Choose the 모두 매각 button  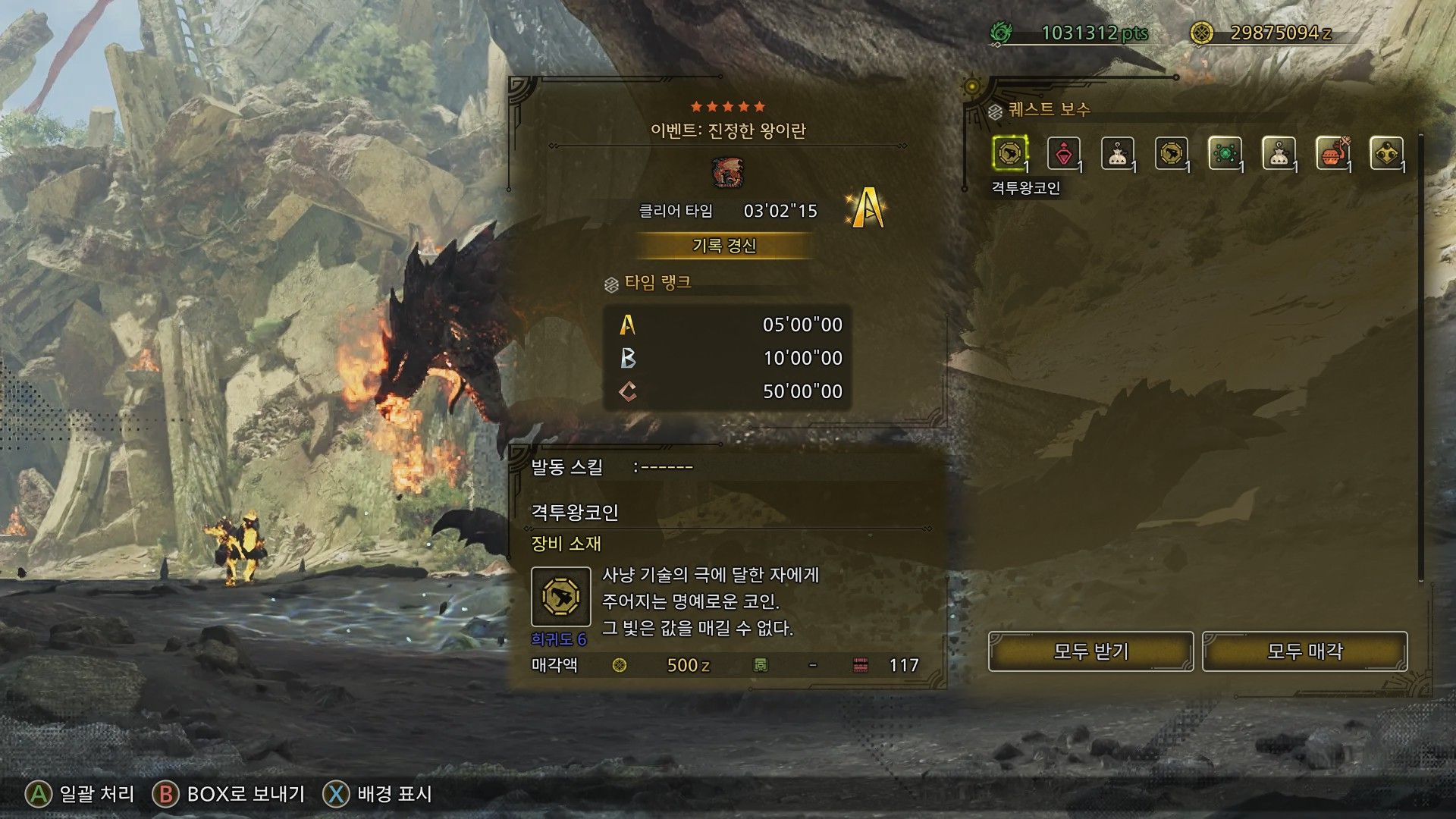[x=1304, y=651]
